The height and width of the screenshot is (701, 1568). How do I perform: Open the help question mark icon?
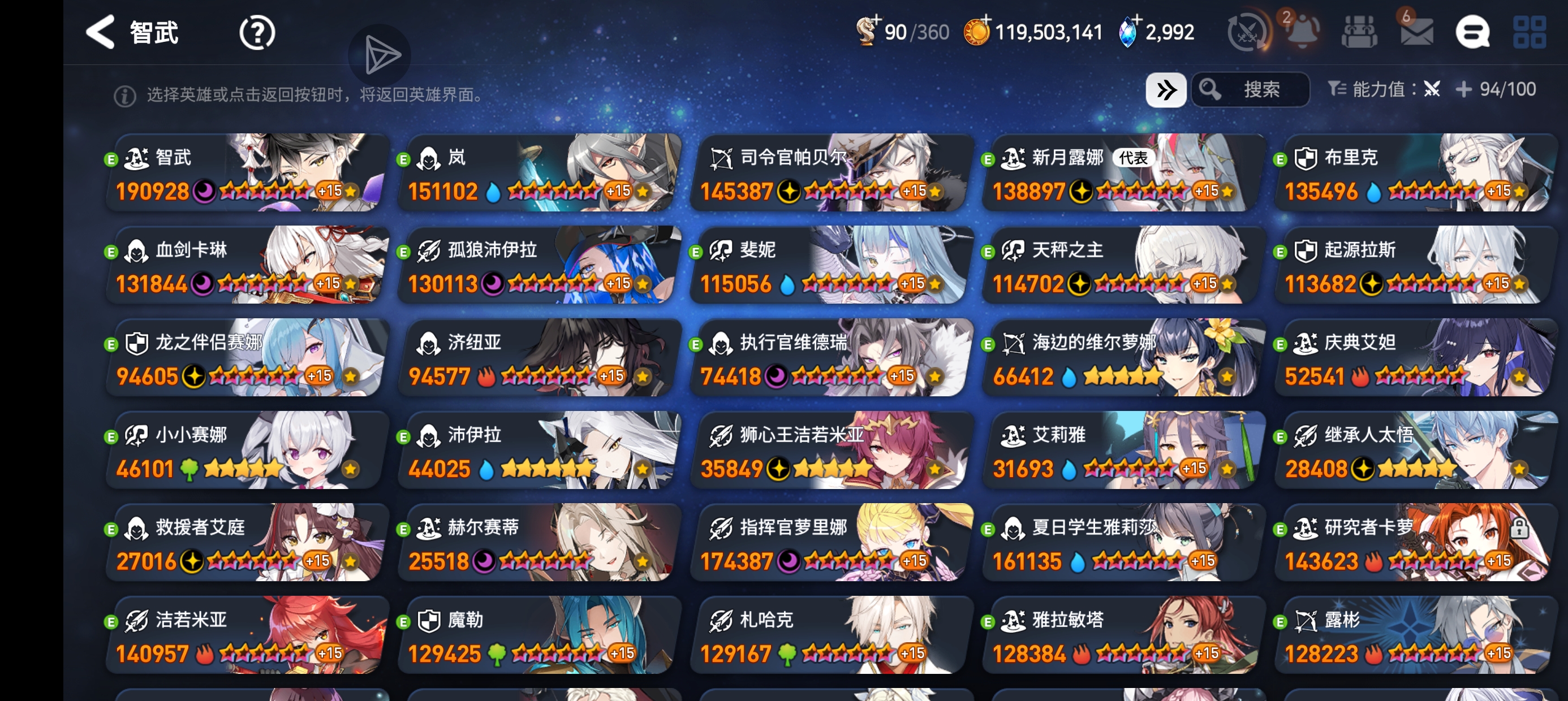click(x=257, y=32)
